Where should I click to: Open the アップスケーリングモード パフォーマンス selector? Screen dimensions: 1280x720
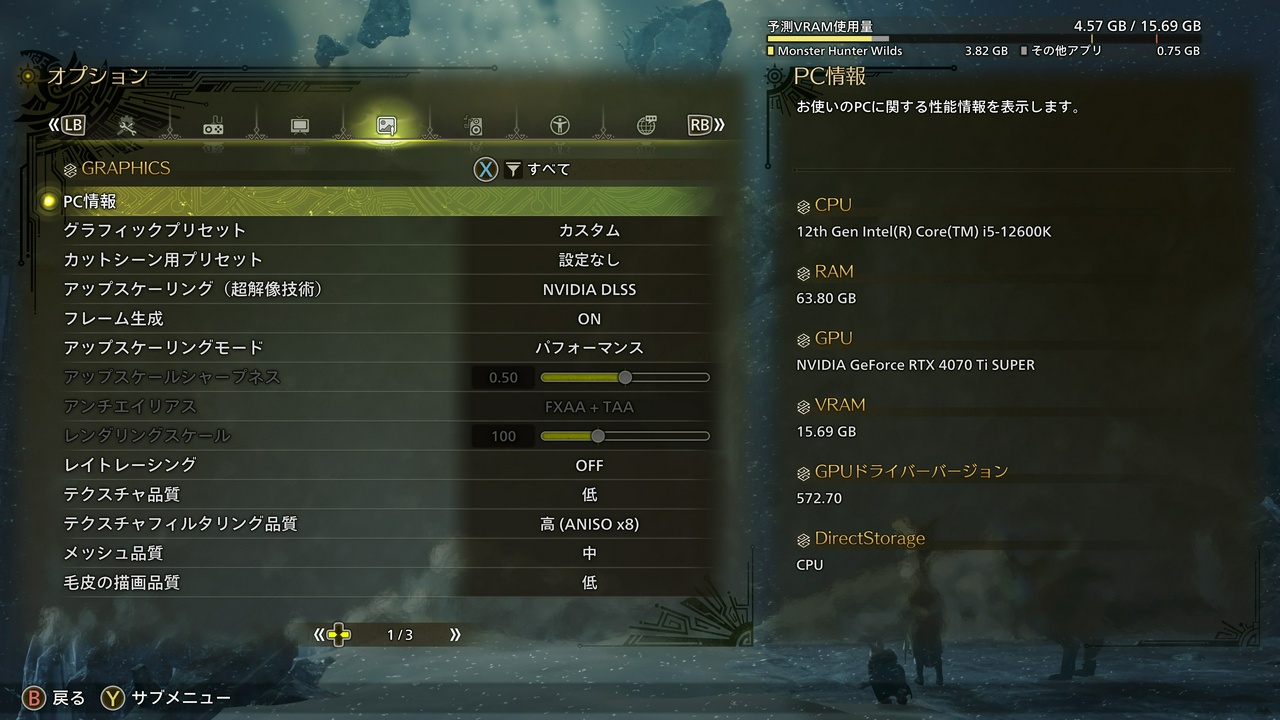(589, 348)
